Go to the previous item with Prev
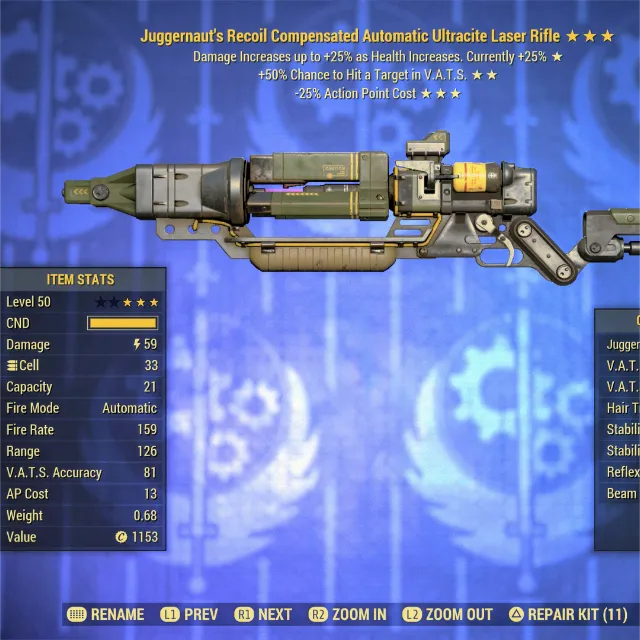640x640 pixels. point(188,615)
